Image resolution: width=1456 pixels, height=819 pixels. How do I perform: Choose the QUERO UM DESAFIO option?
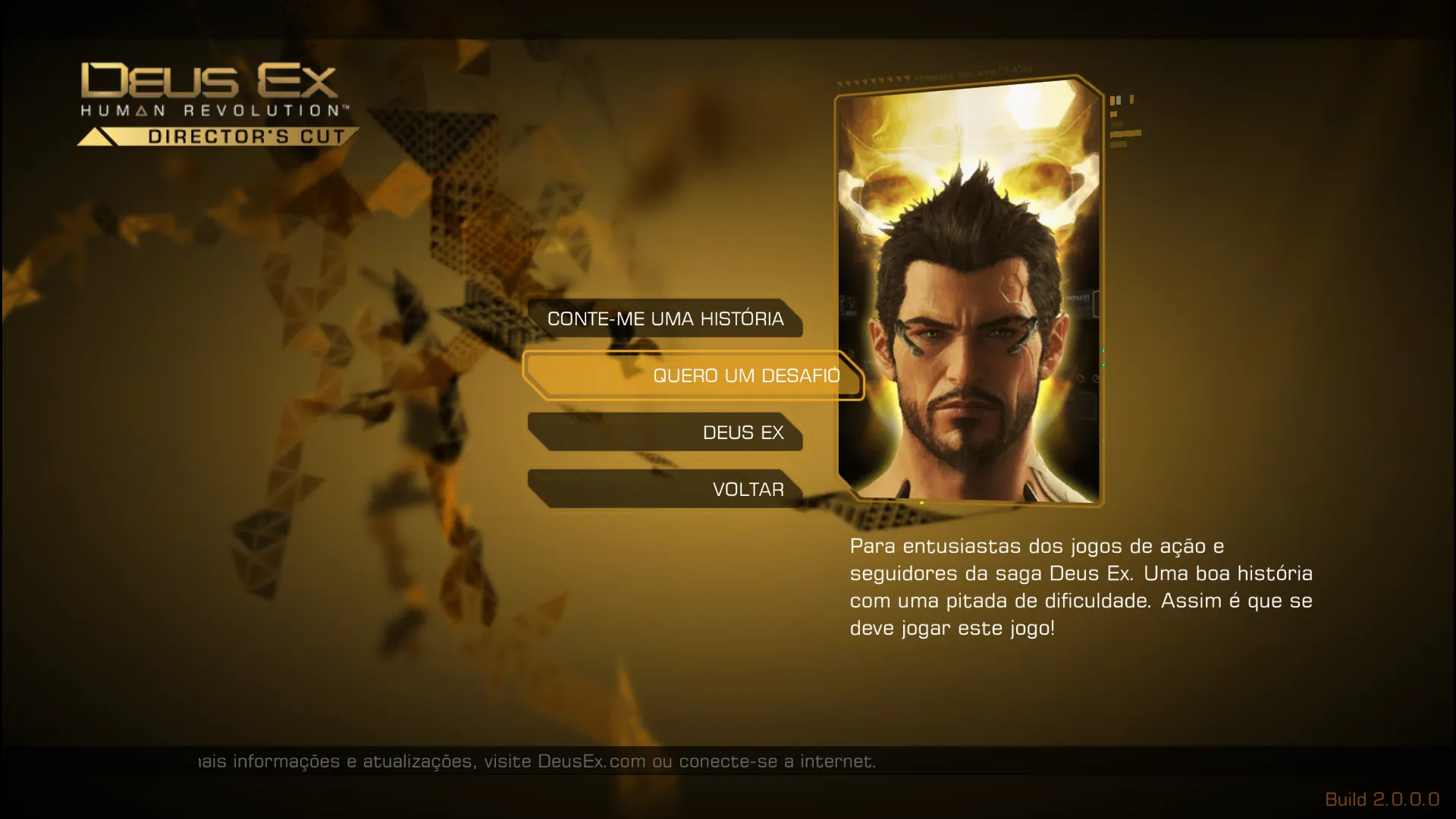[694, 375]
